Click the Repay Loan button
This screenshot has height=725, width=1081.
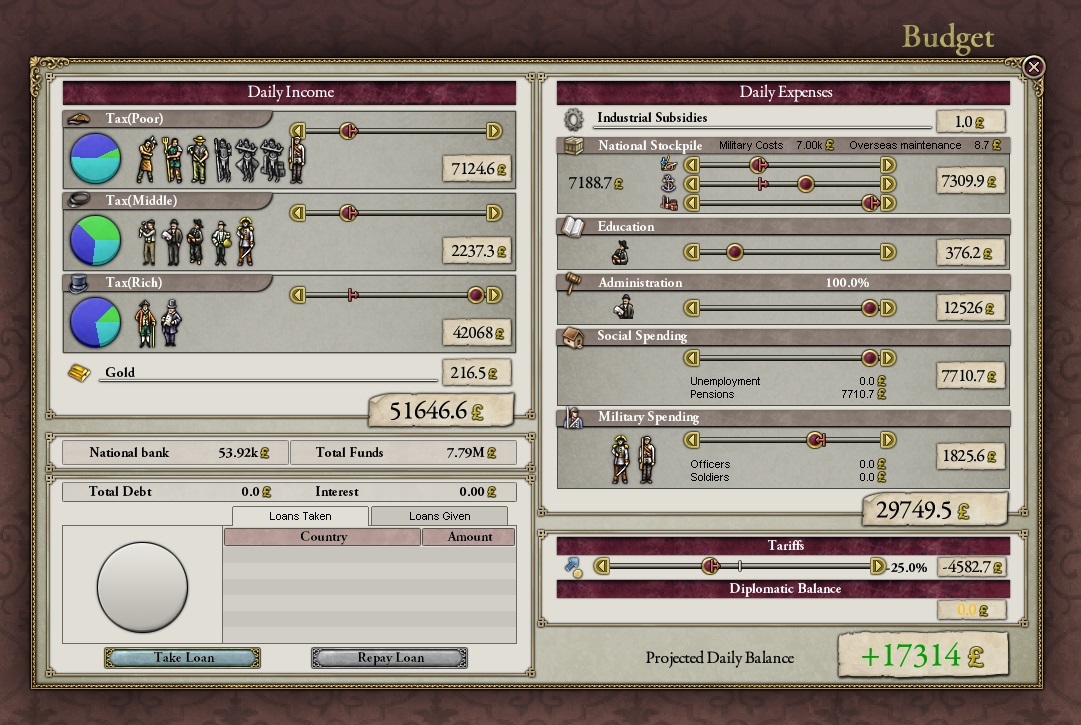[x=389, y=658]
